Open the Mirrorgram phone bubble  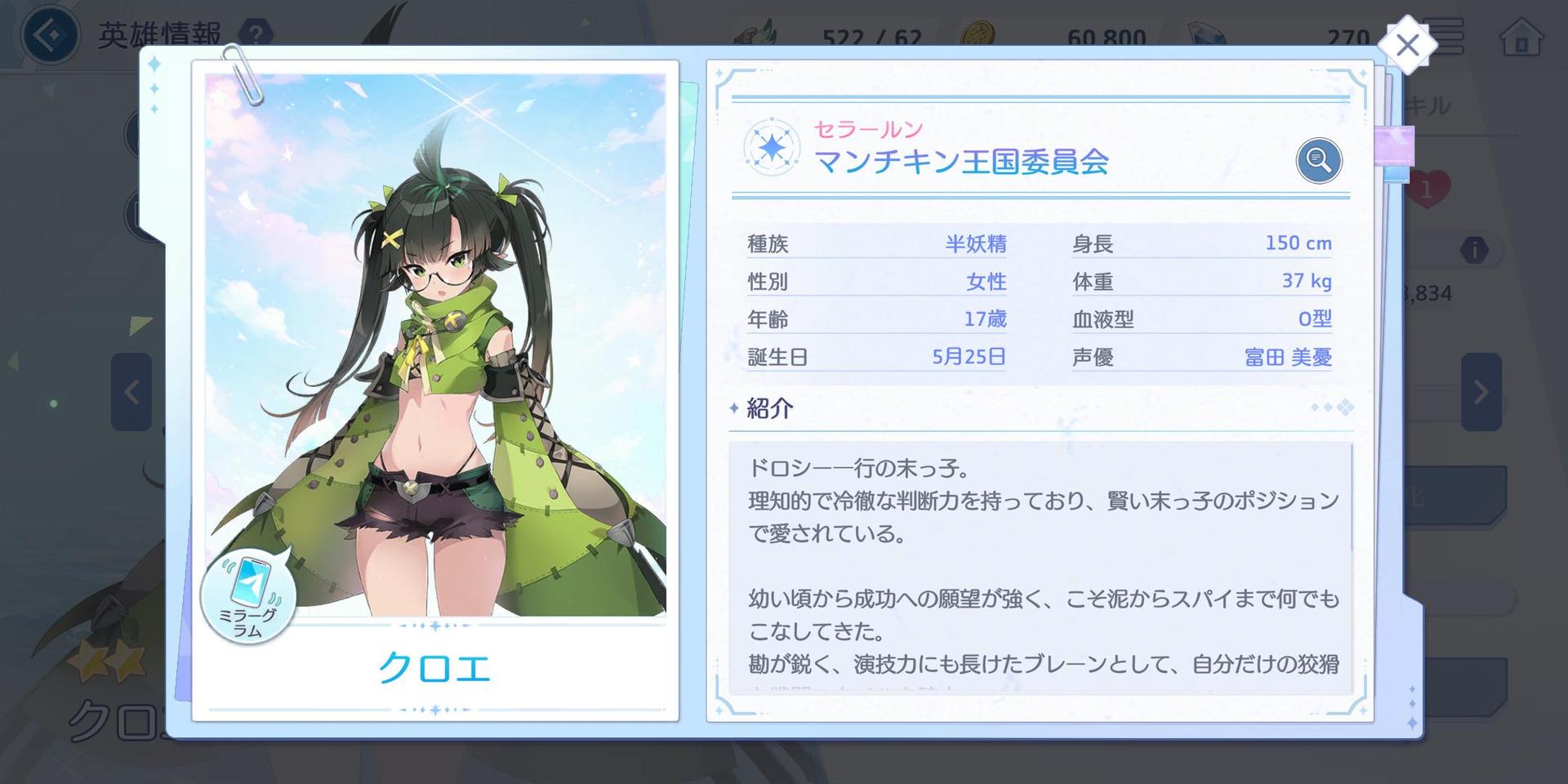tap(247, 594)
